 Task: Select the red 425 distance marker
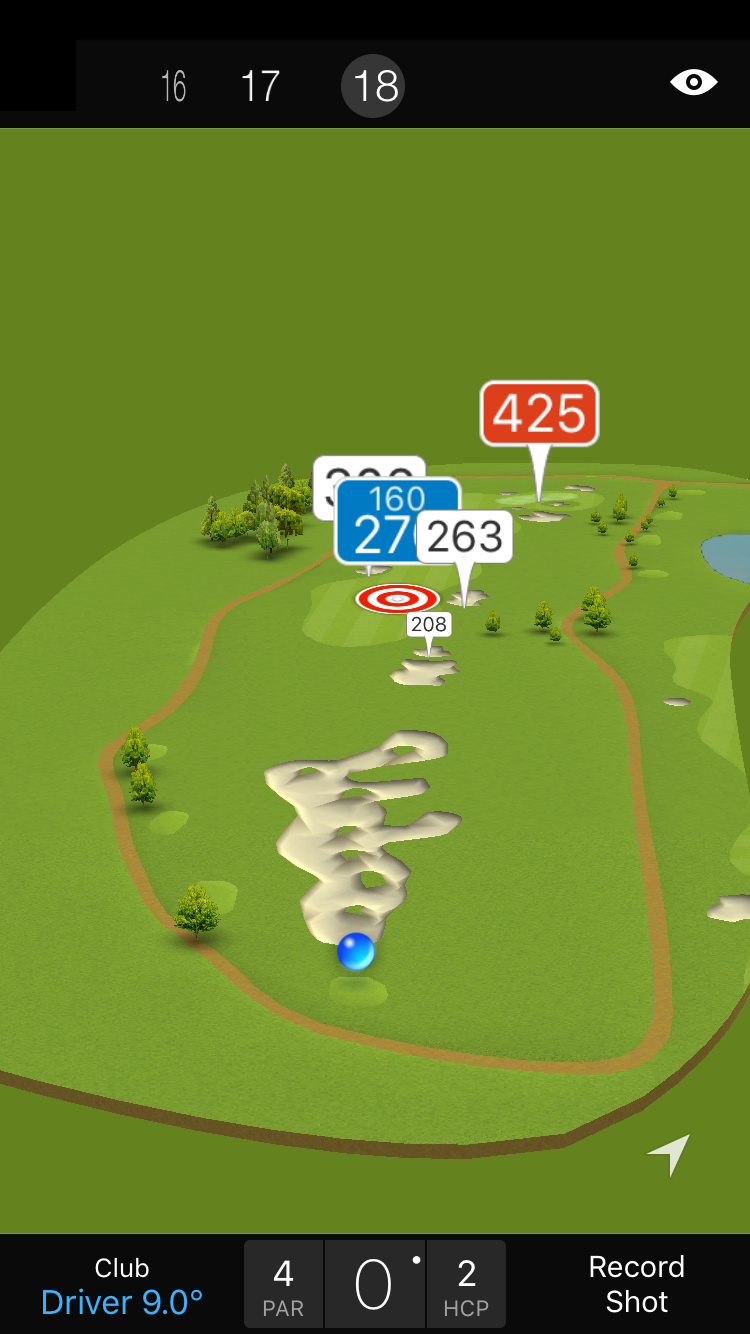coord(539,413)
